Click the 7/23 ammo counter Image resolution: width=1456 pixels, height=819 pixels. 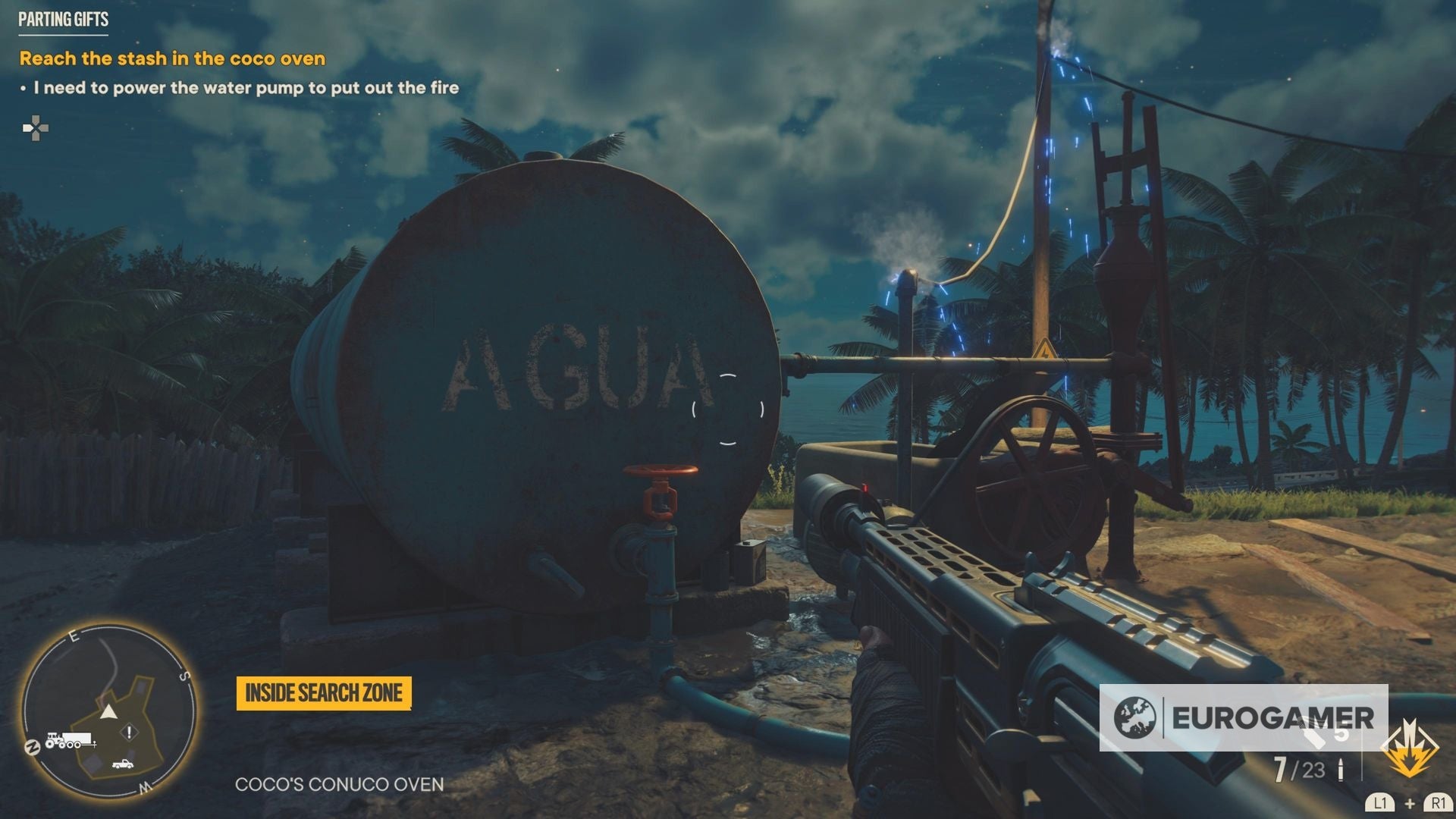(x=1299, y=770)
